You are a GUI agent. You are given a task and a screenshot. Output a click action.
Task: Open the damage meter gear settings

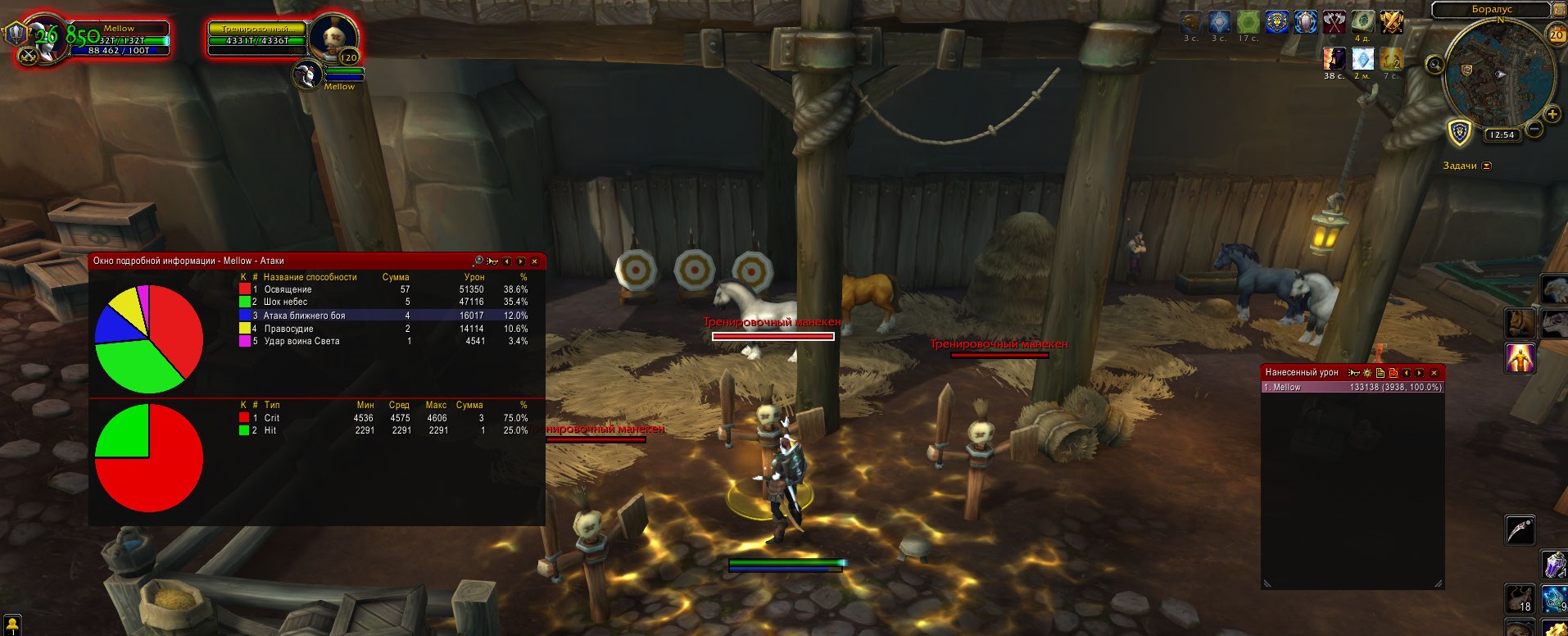1366,373
